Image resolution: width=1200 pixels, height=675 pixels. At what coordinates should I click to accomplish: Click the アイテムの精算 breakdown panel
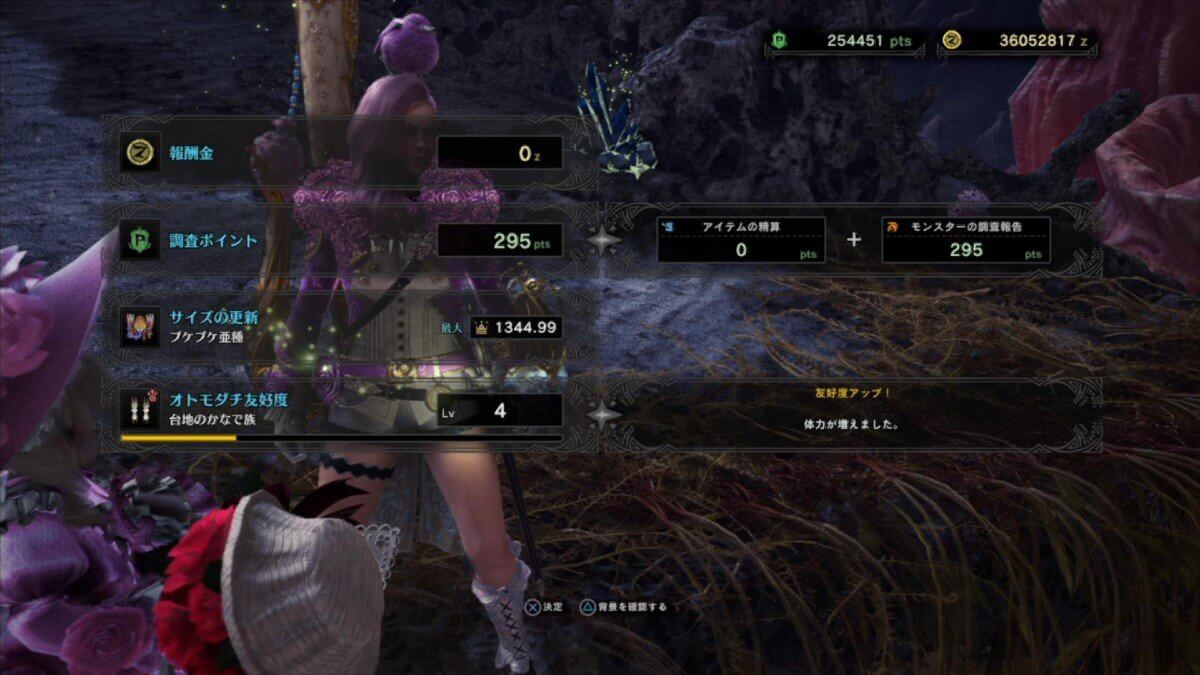(x=741, y=240)
